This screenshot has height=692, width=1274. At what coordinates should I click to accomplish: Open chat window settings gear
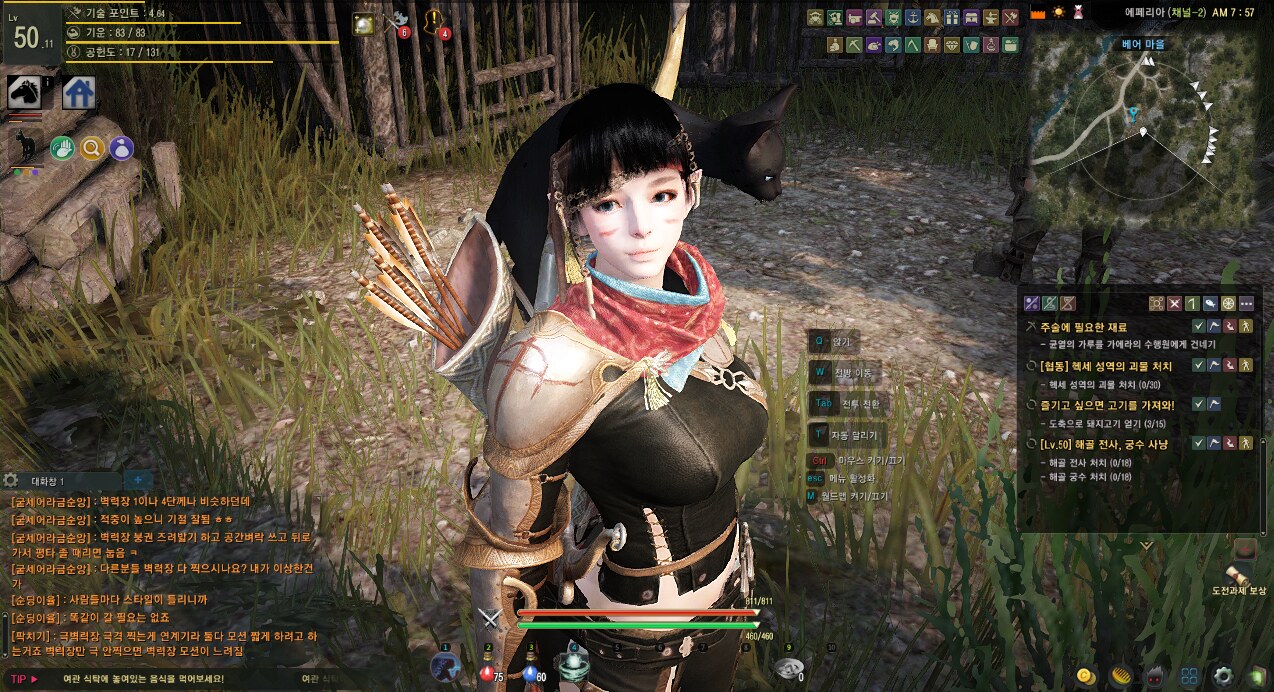11,481
